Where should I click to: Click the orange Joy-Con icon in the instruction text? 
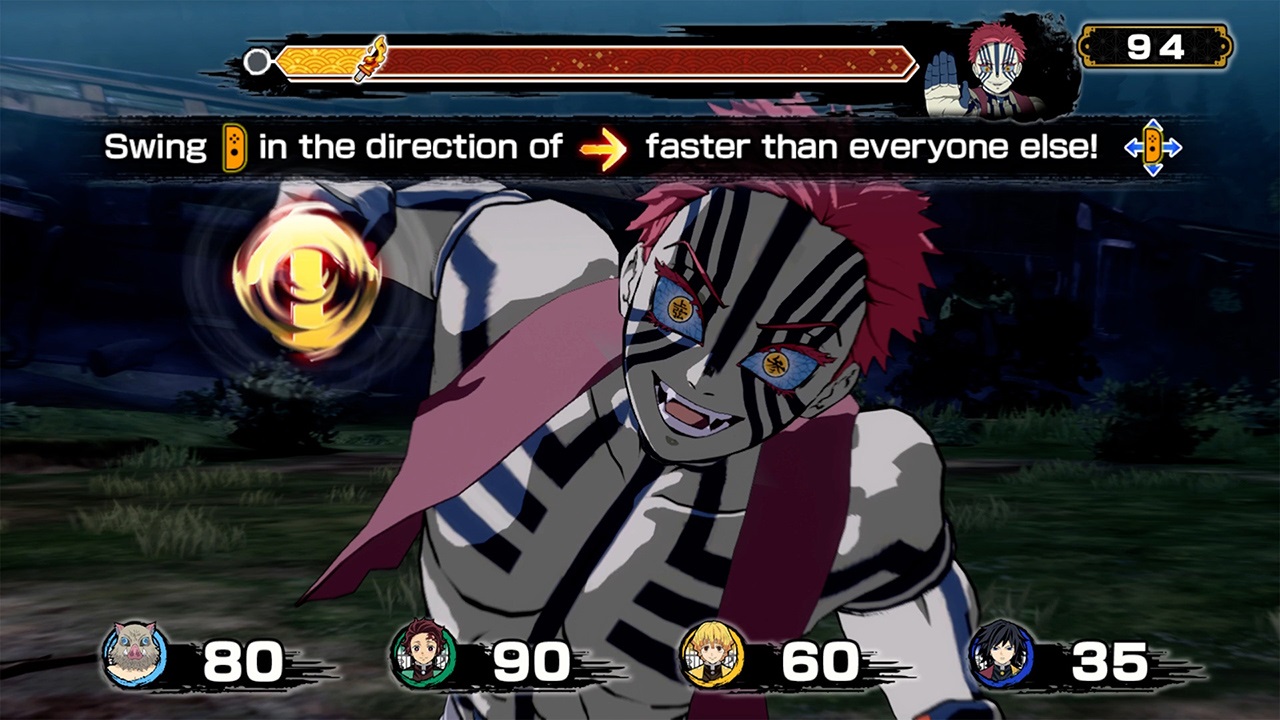[x=233, y=148]
